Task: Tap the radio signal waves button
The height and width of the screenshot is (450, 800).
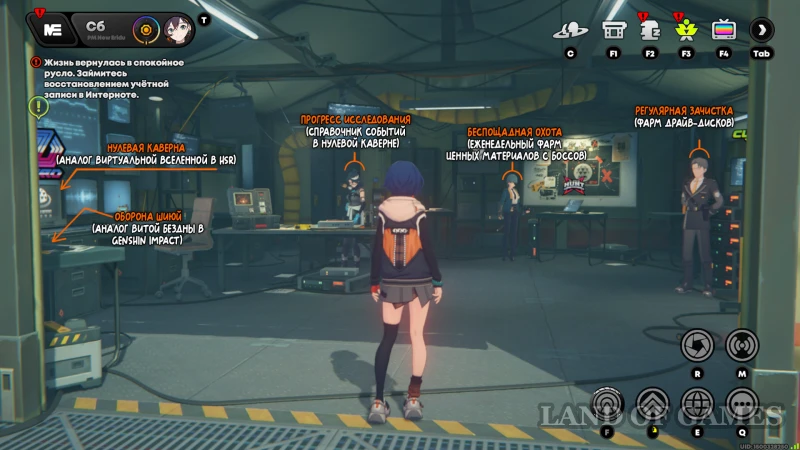Action: (742, 346)
